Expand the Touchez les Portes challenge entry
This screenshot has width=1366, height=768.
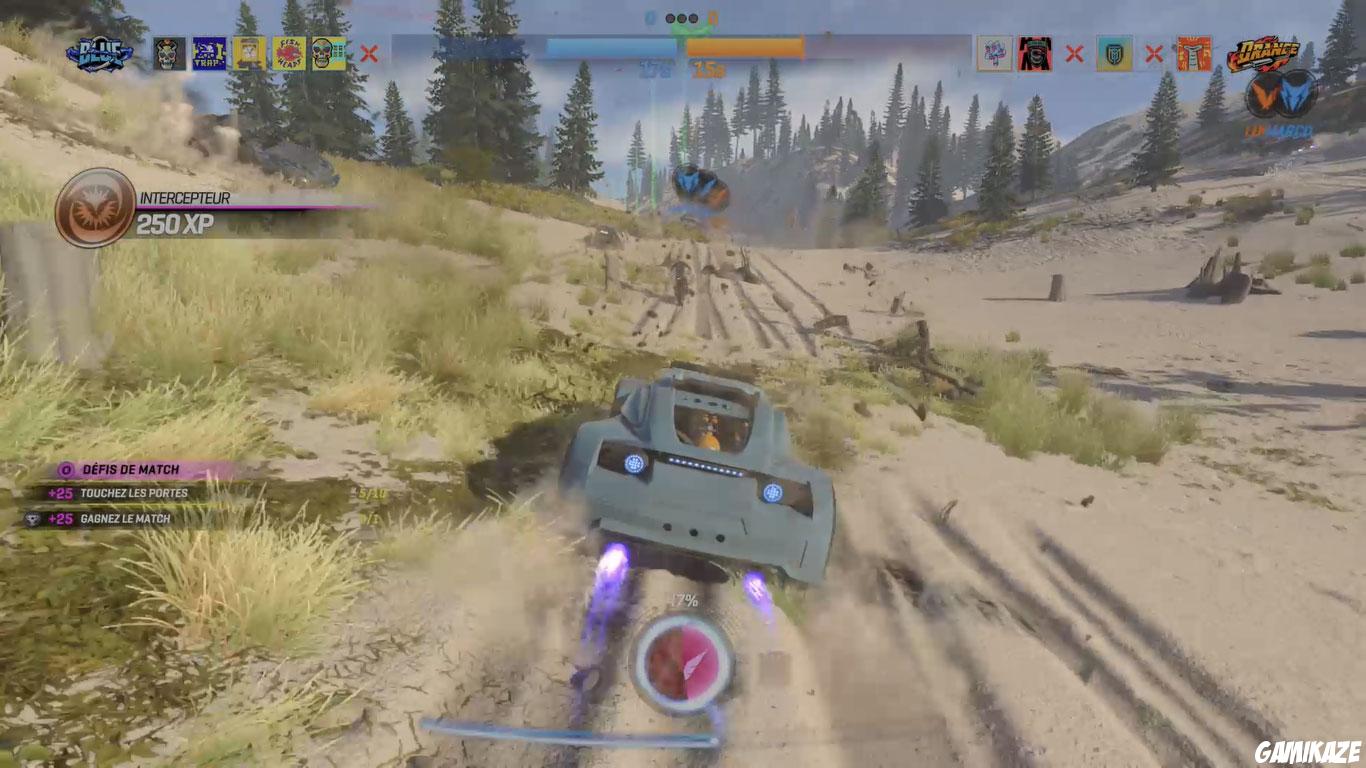[x=132, y=493]
